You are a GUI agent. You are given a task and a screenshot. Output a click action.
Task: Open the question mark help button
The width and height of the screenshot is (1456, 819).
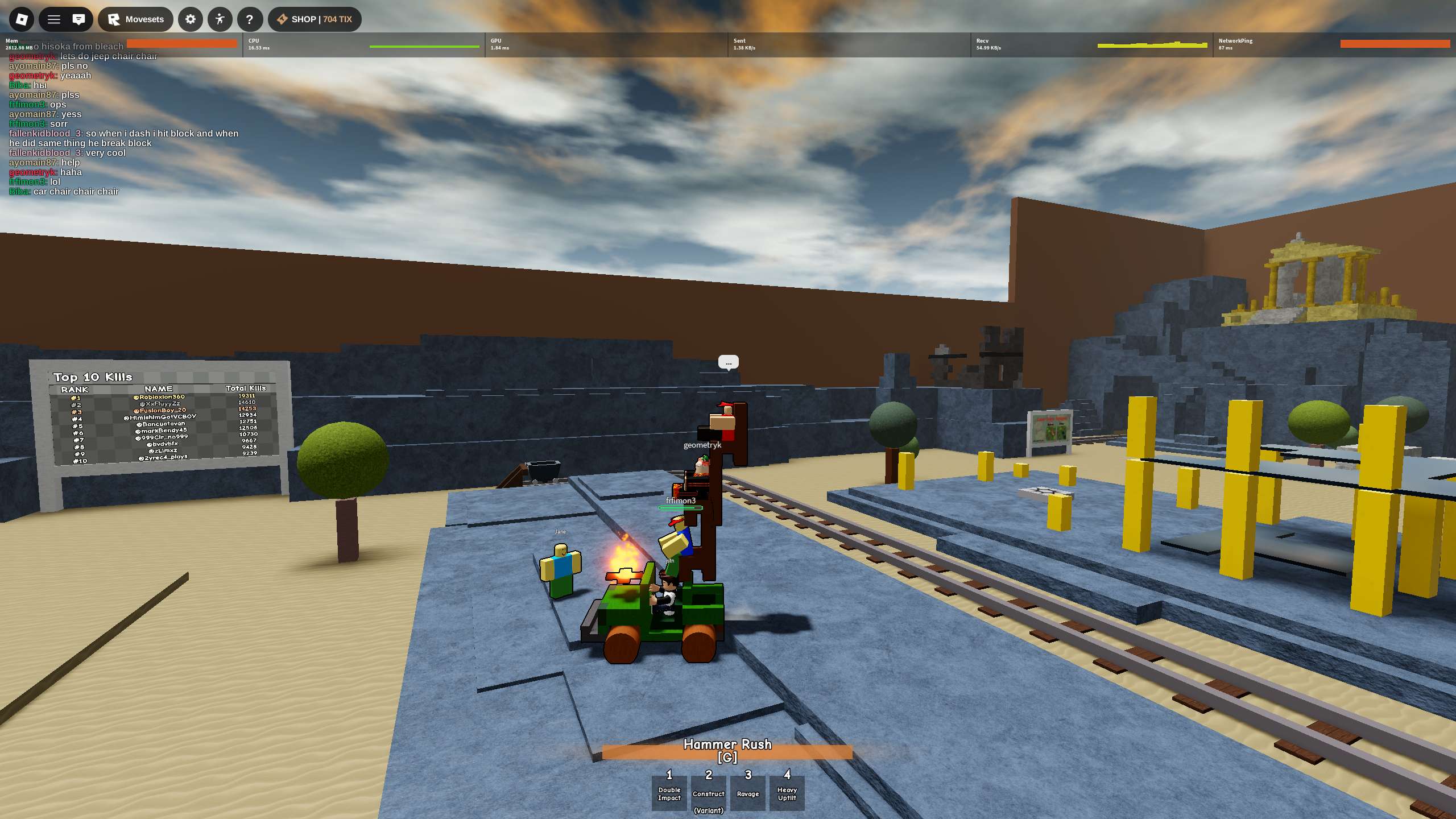pos(249,19)
